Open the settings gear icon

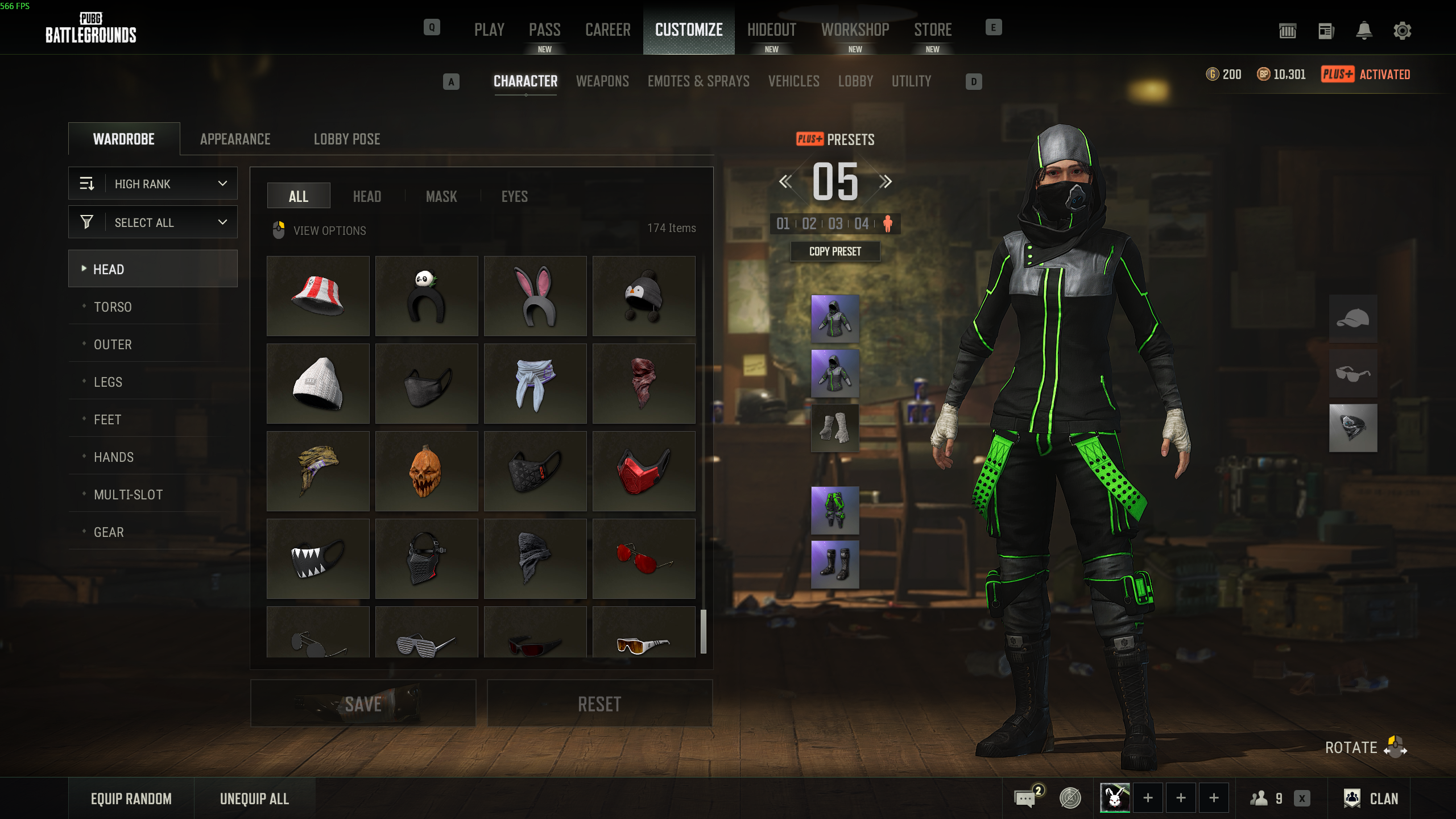[x=1402, y=31]
